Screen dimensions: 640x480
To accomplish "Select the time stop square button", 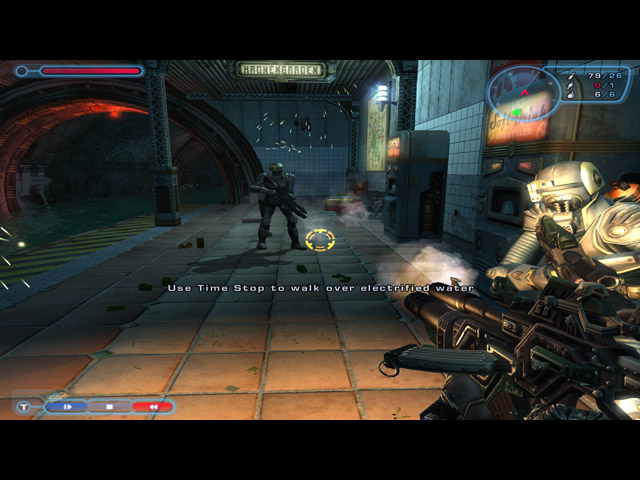I will click(110, 407).
